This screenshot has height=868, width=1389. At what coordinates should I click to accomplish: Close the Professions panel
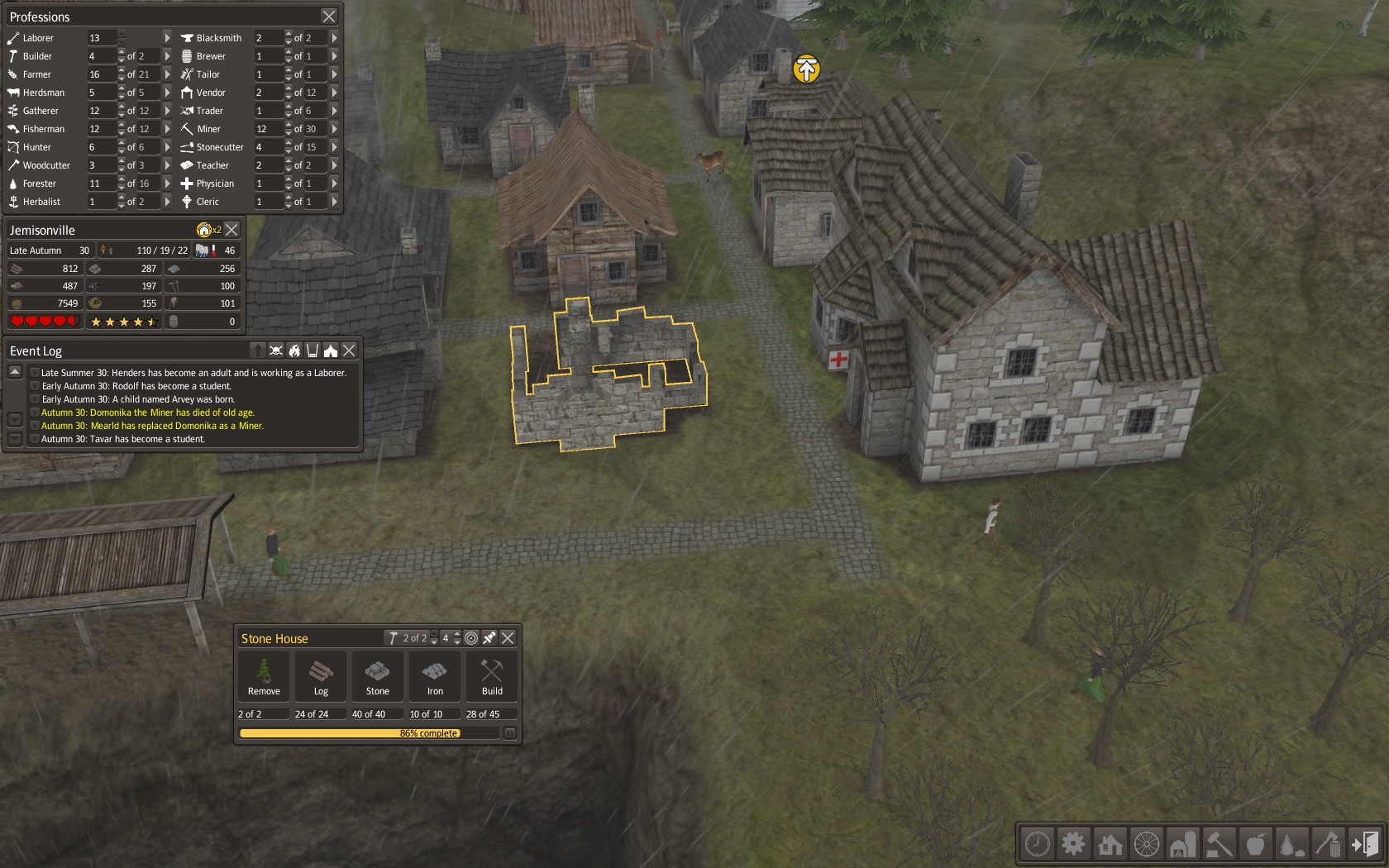coord(329,17)
